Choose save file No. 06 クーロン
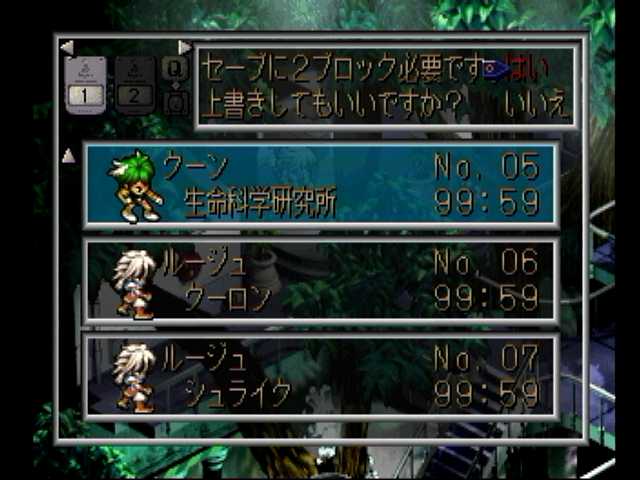The height and width of the screenshot is (480, 640). coord(322,281)
